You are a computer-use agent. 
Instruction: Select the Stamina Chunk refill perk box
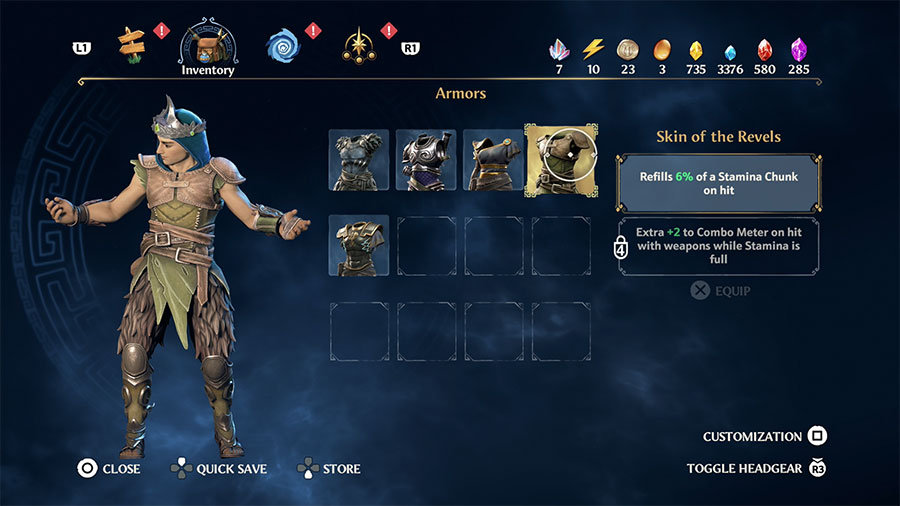pos(719,181)
